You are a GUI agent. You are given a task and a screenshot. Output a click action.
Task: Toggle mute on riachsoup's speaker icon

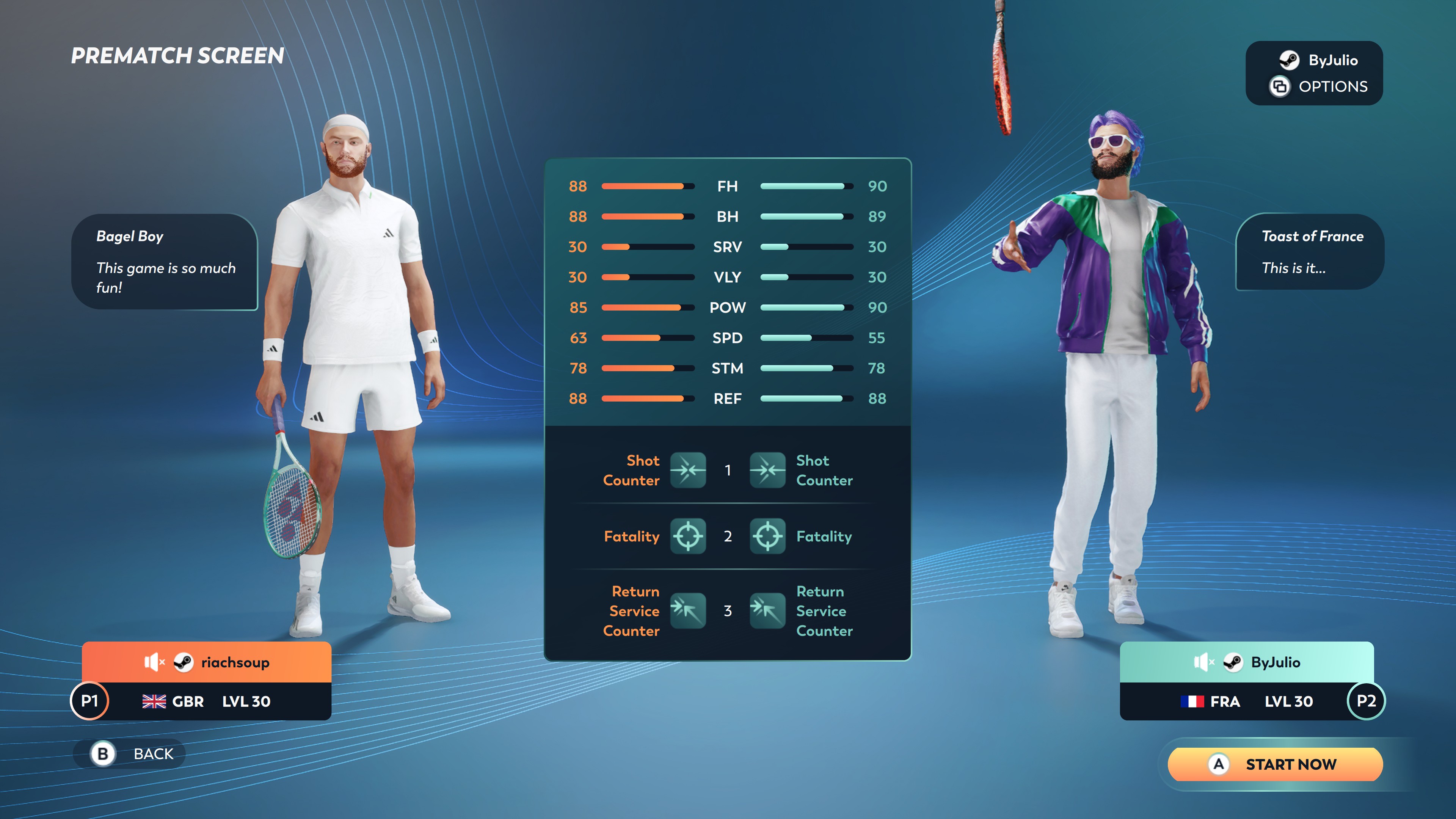[x=154, y=662]
